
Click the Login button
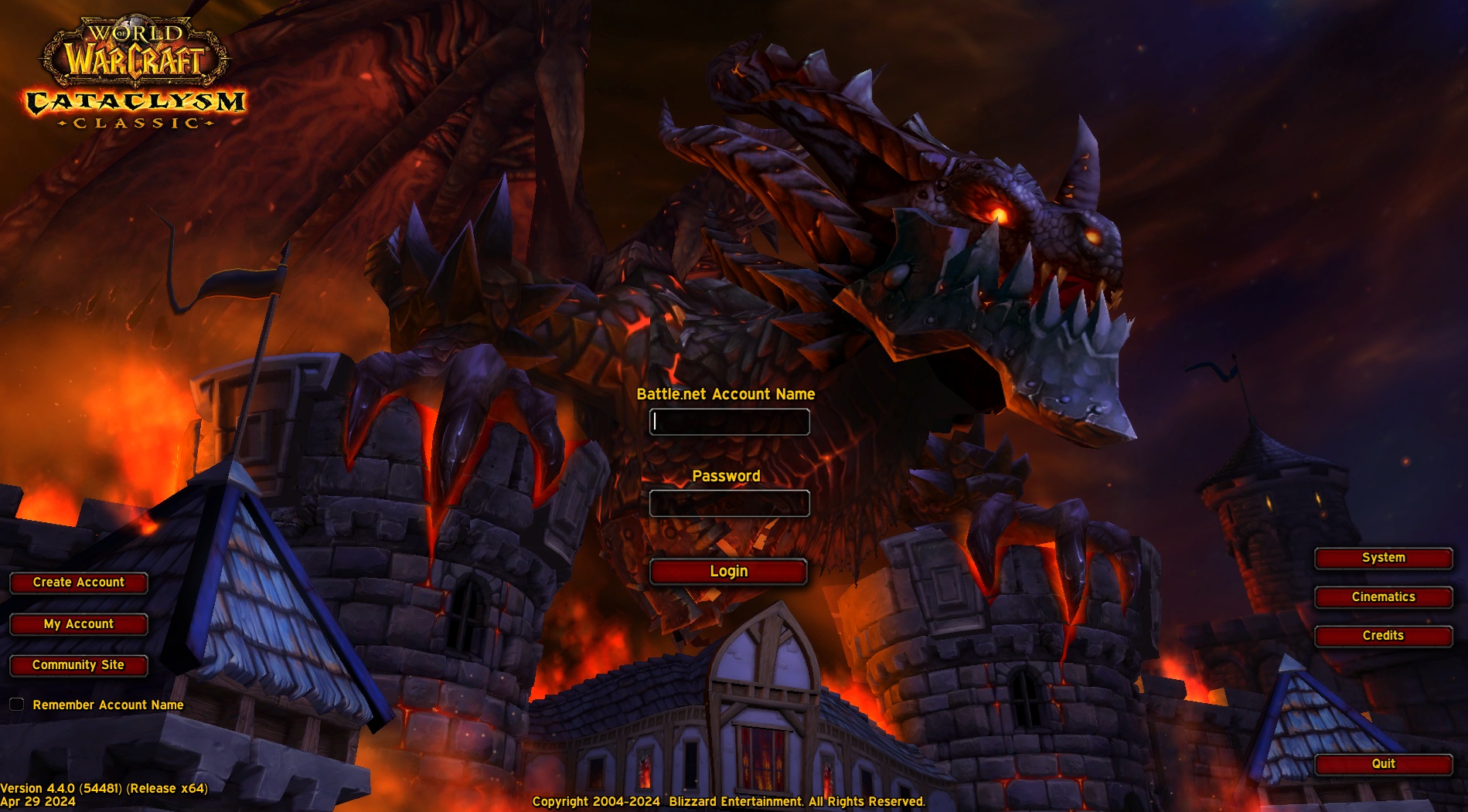728,571
